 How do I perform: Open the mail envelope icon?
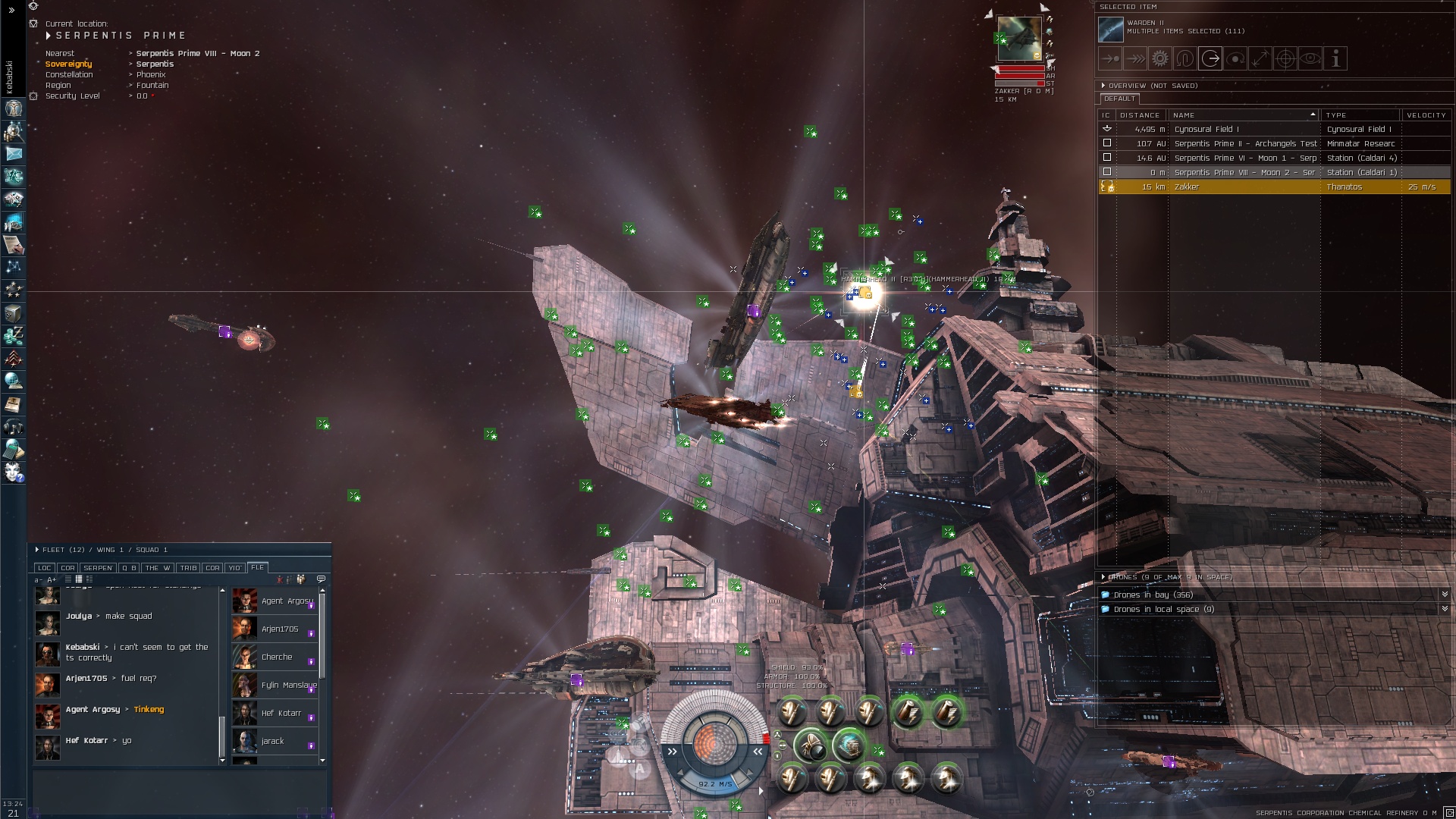[14, 154]
